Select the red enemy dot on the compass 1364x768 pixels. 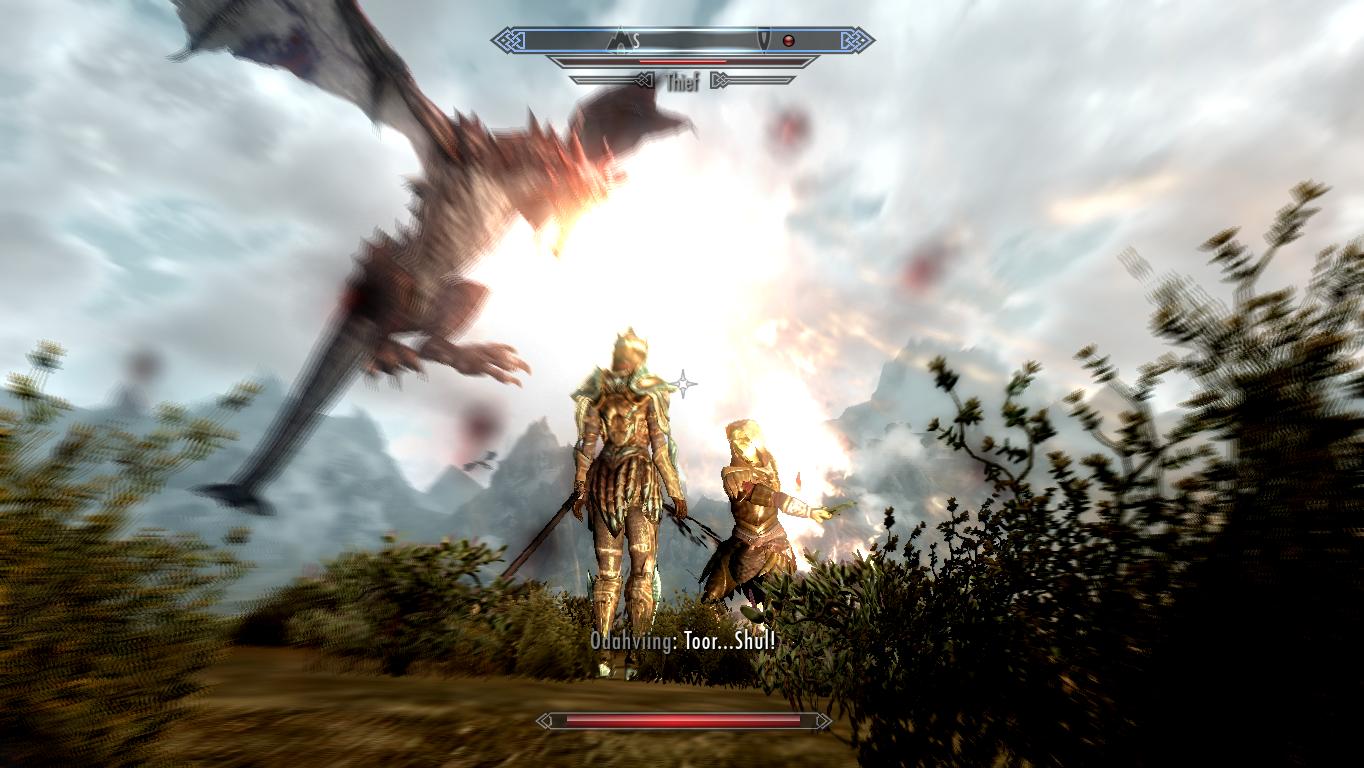tap(788, 41)
